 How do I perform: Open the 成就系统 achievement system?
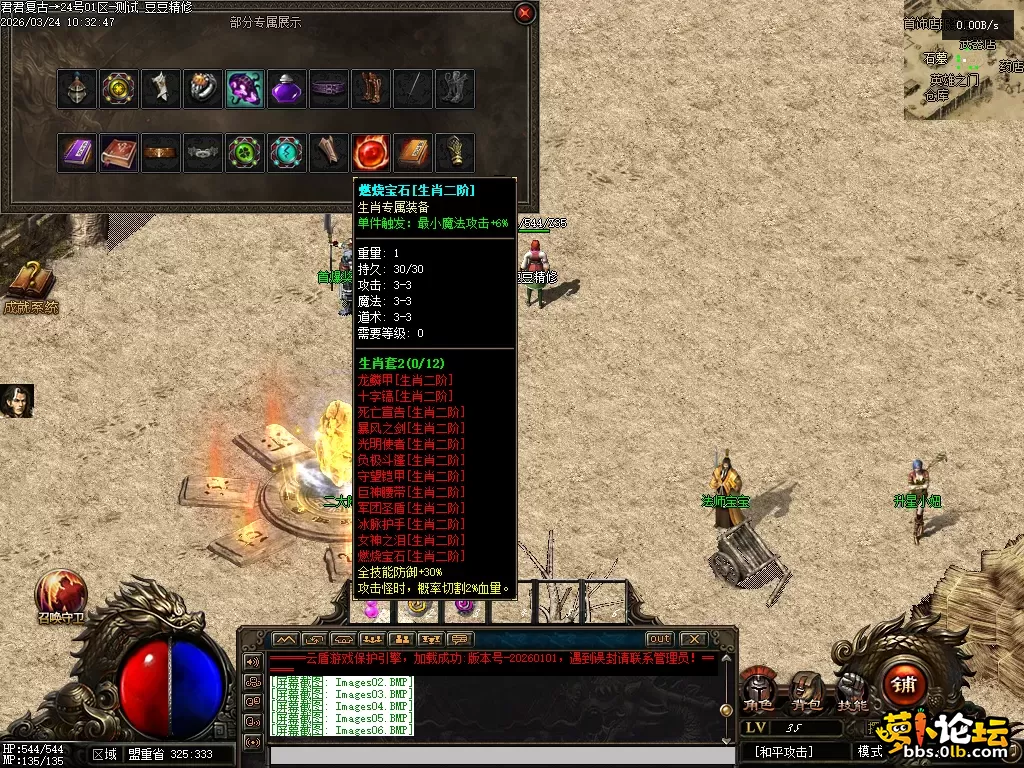[30, 288]
